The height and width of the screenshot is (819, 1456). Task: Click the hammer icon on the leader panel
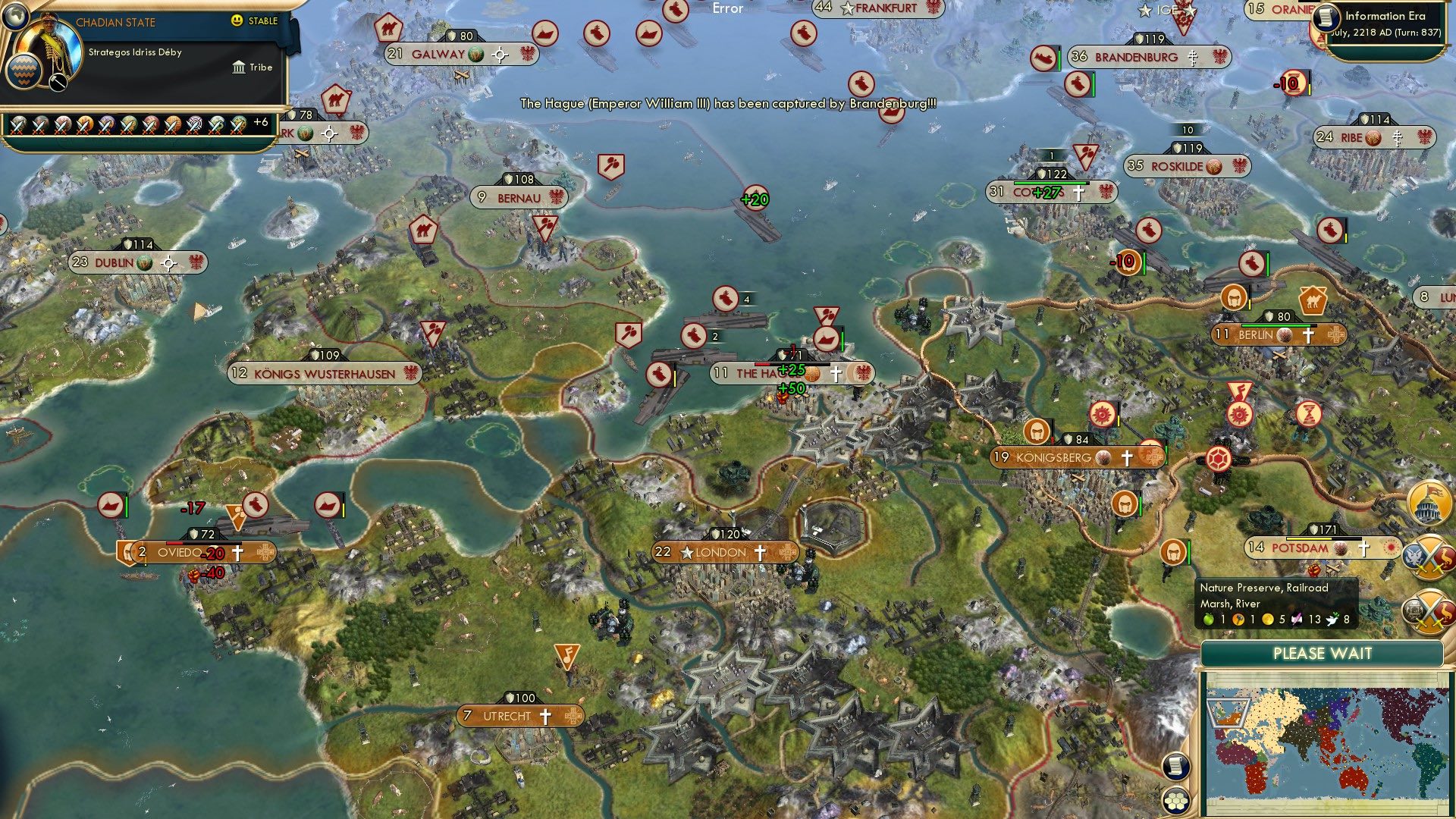(58, 83)
